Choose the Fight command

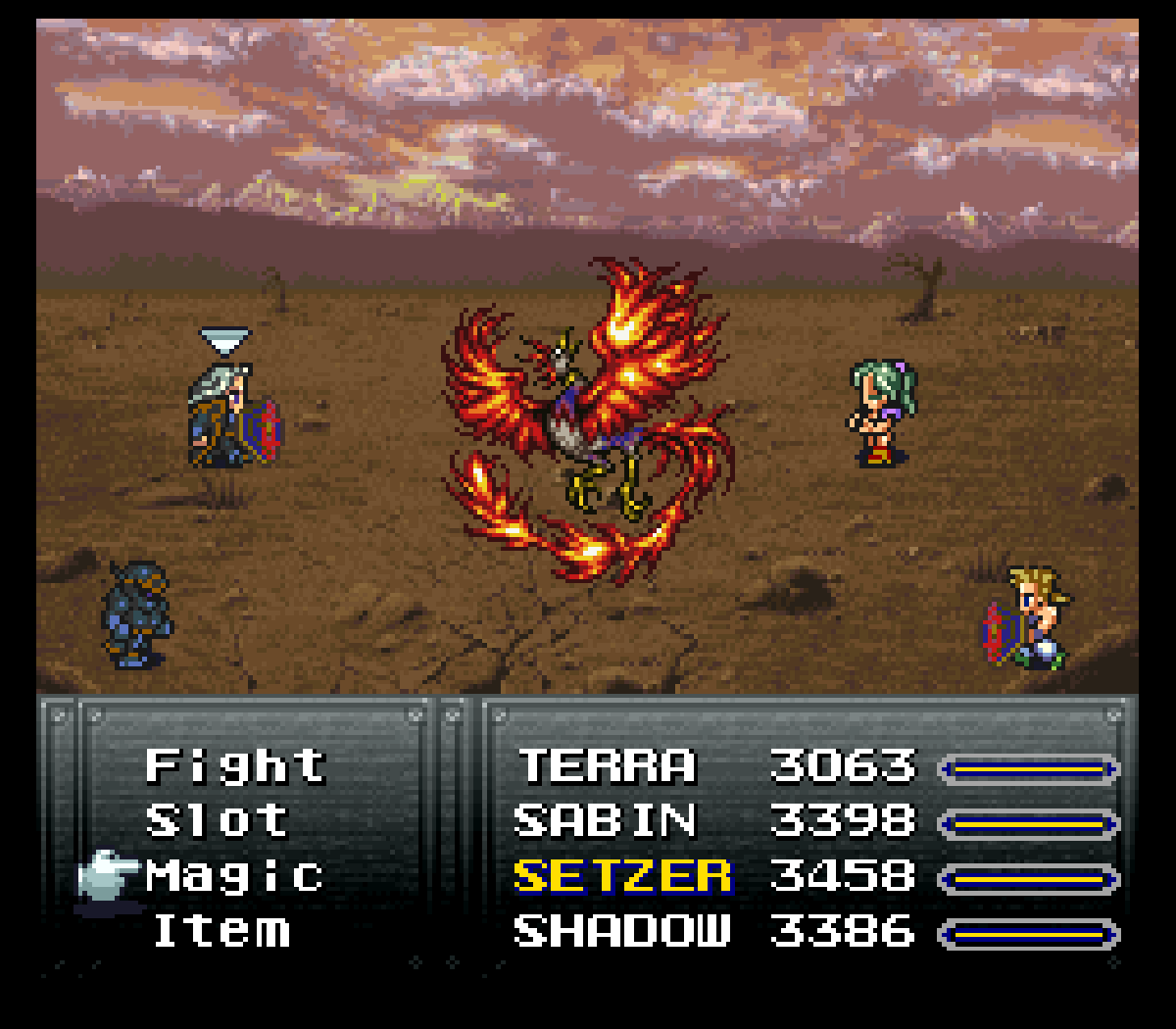pyautogui.click(x=235, y=766)
